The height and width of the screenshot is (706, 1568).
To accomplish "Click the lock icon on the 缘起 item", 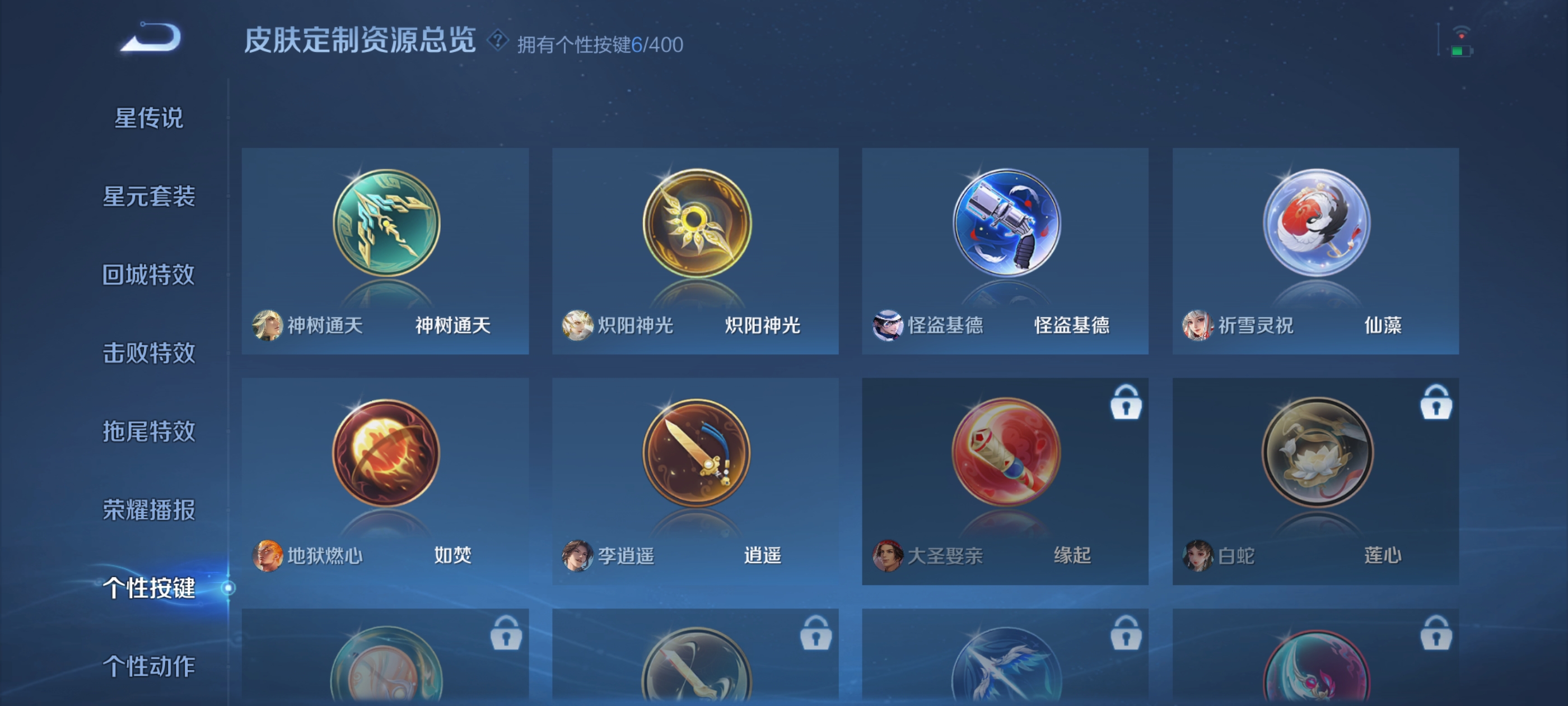I will (1126, 403).
